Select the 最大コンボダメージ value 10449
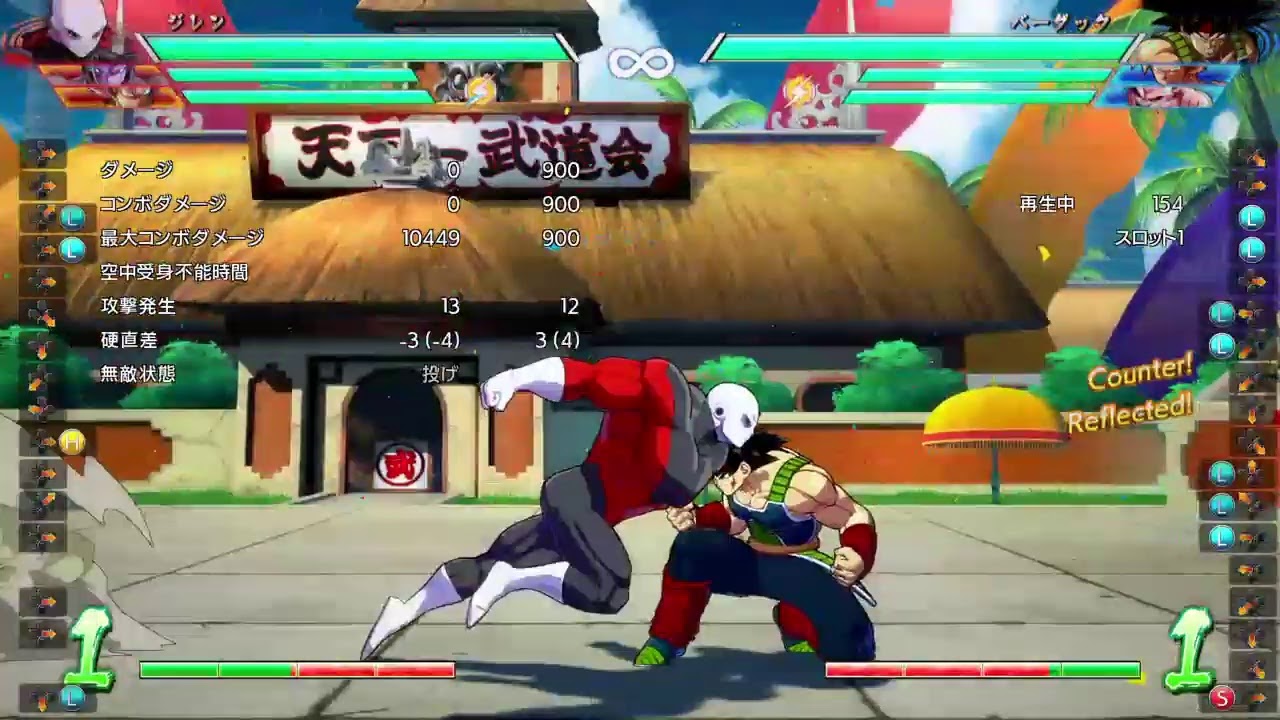 tap(428, 239)
